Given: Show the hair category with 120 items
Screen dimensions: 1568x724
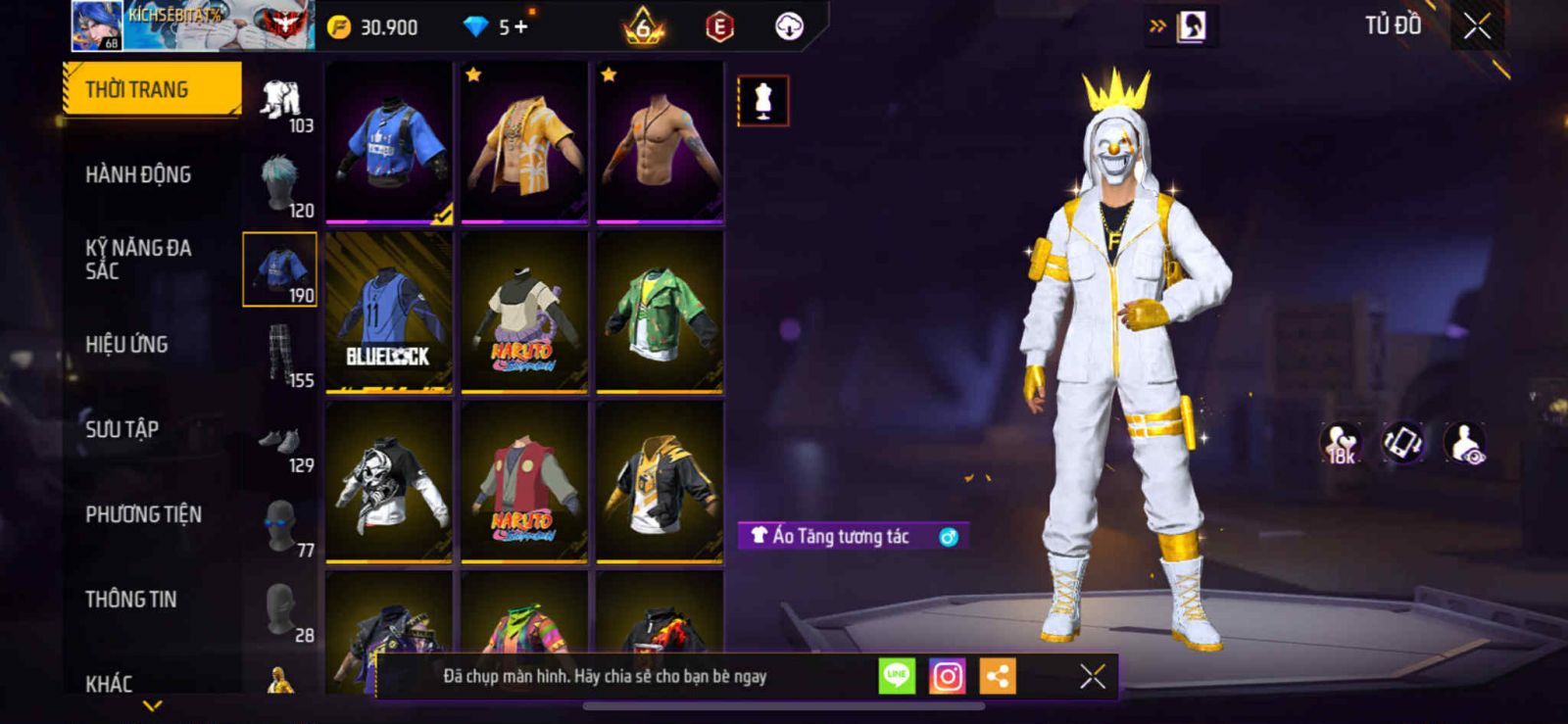Looking at the screenshot, I should tap(280, 186).
